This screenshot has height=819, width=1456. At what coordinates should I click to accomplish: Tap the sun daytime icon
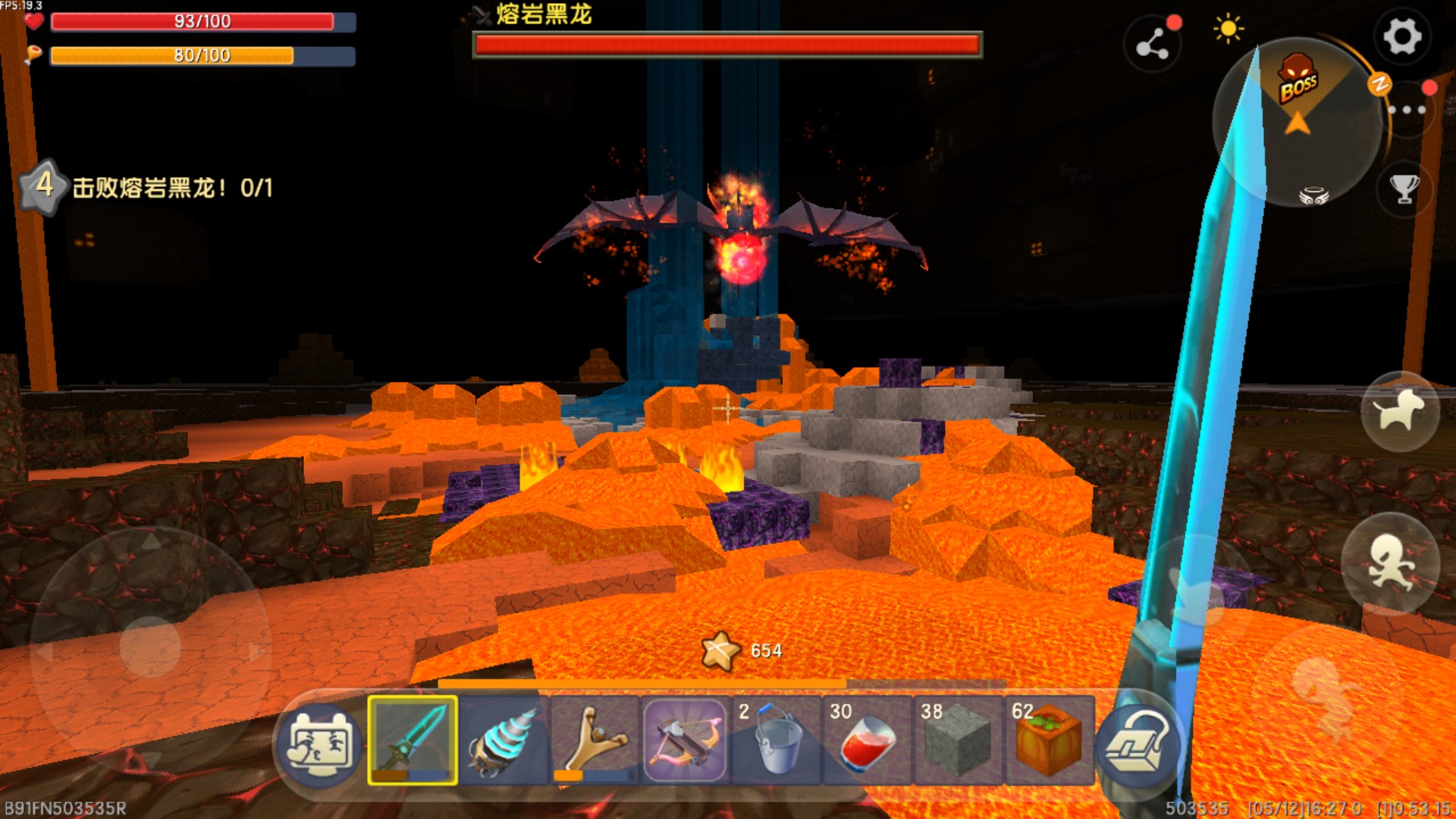tap(1228, 30)
